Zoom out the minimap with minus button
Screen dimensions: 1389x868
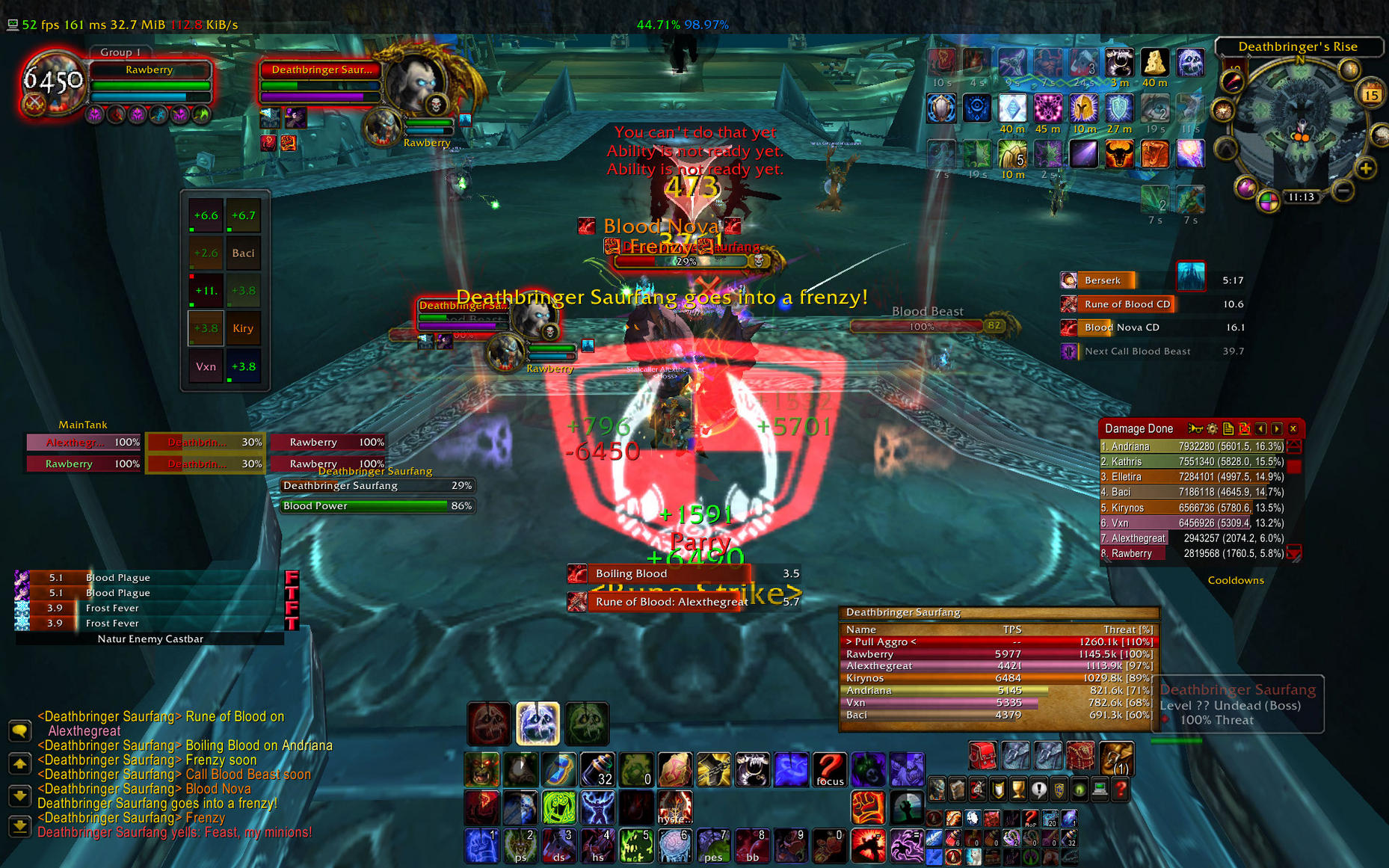1343,191
